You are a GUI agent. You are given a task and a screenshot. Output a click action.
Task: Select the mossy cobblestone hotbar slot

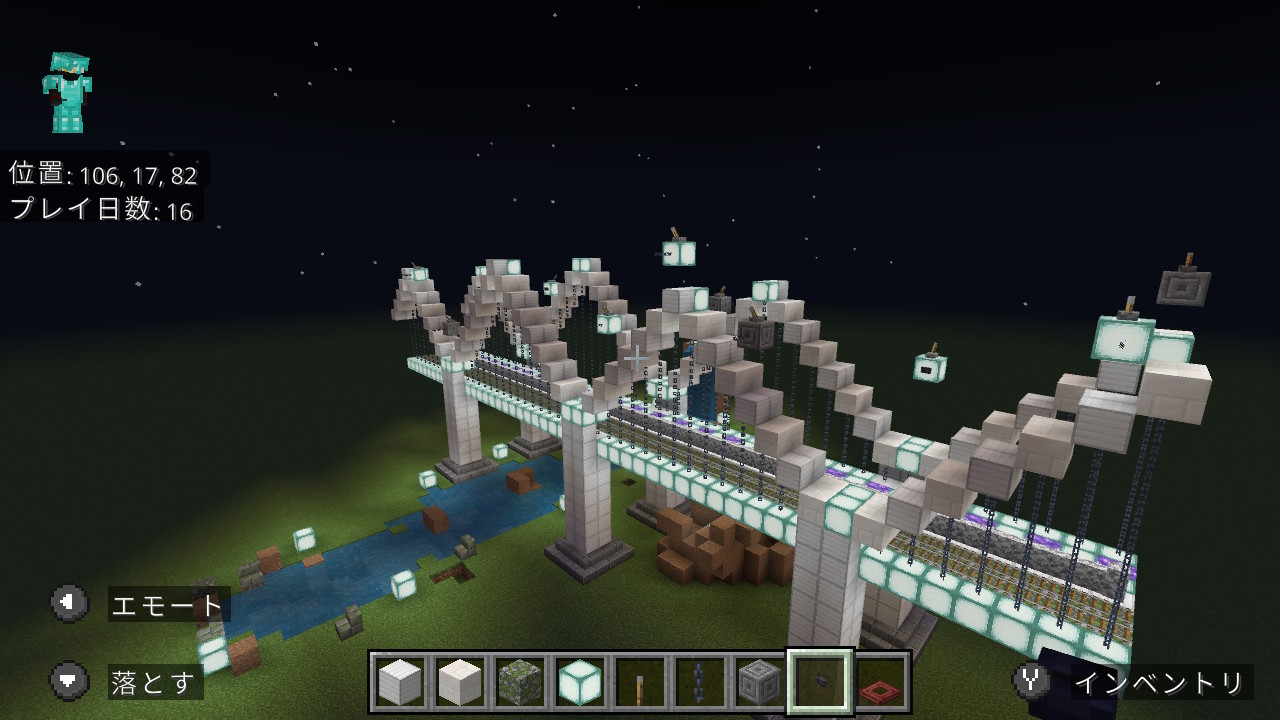click(520, 682)
